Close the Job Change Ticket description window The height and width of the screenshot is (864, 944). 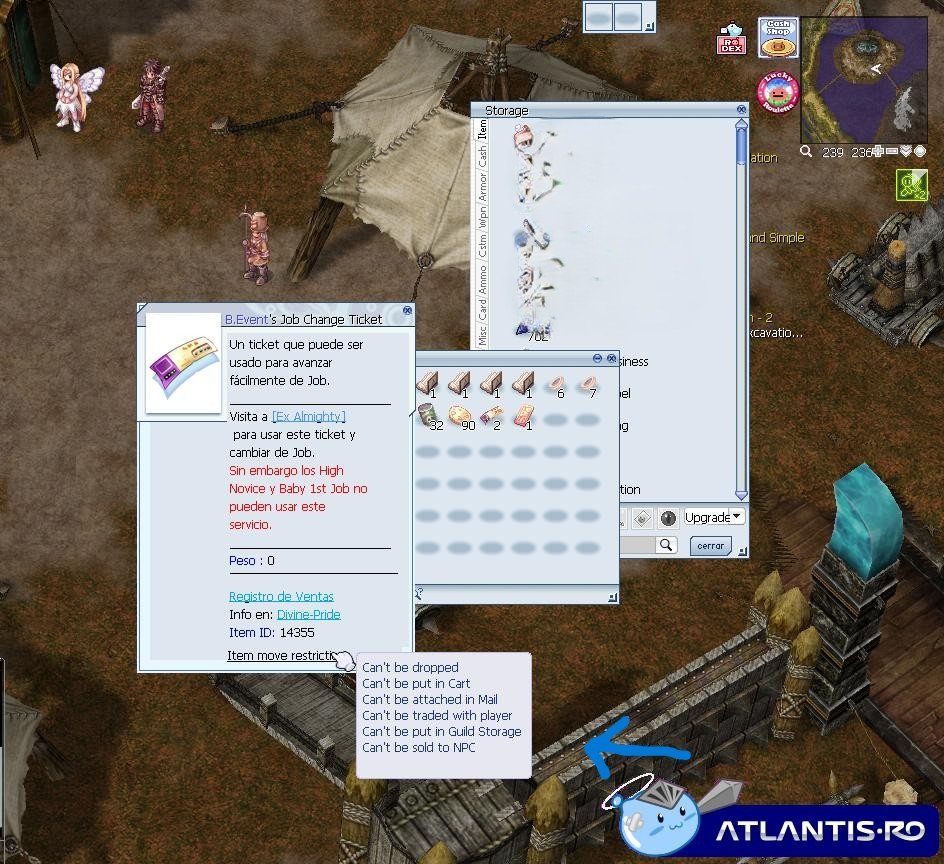tap(407, 311)
